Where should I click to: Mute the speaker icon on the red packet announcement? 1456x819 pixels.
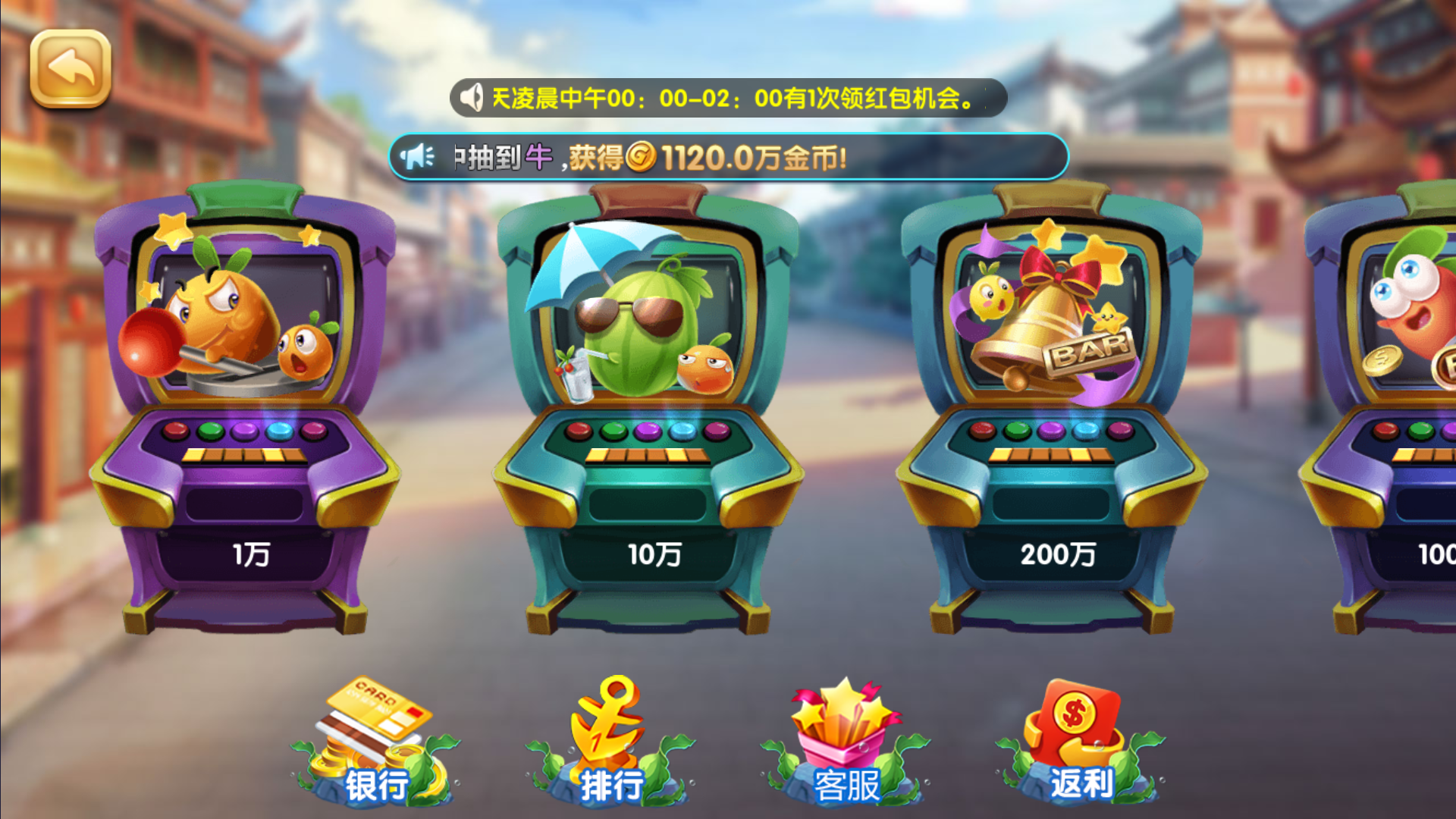(x=472, y=96)
